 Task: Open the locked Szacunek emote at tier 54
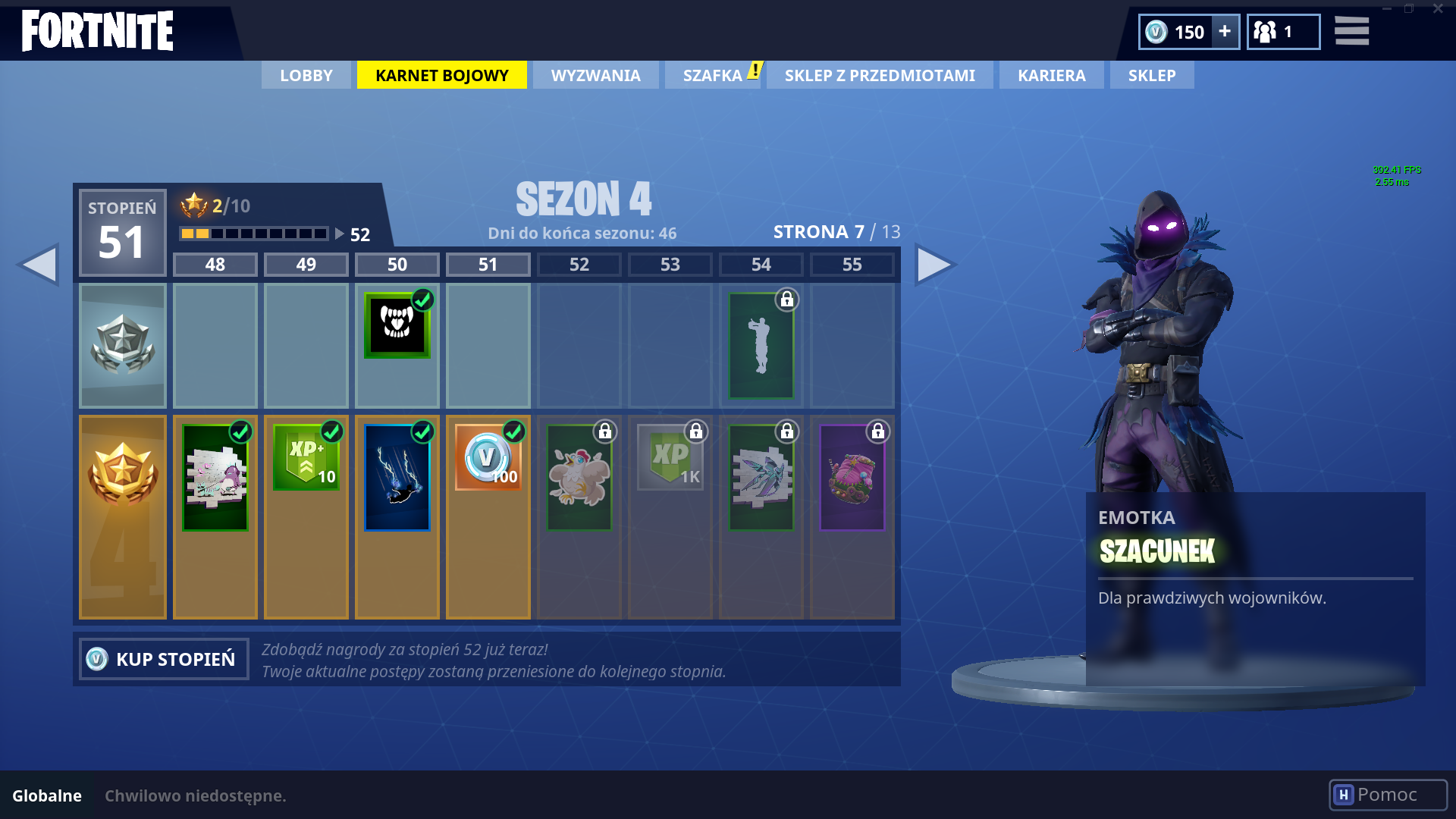761,345
